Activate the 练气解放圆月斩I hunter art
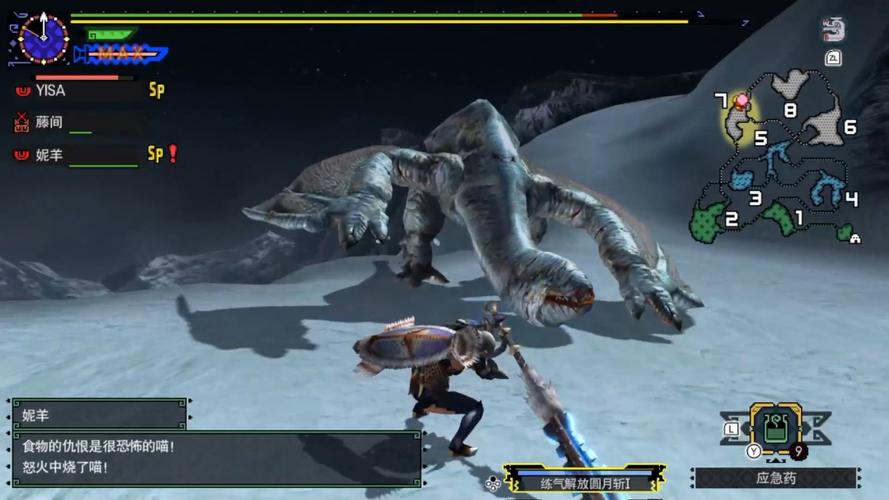Image resolution: width=889 pixels, height=500 pixels. 585,482
